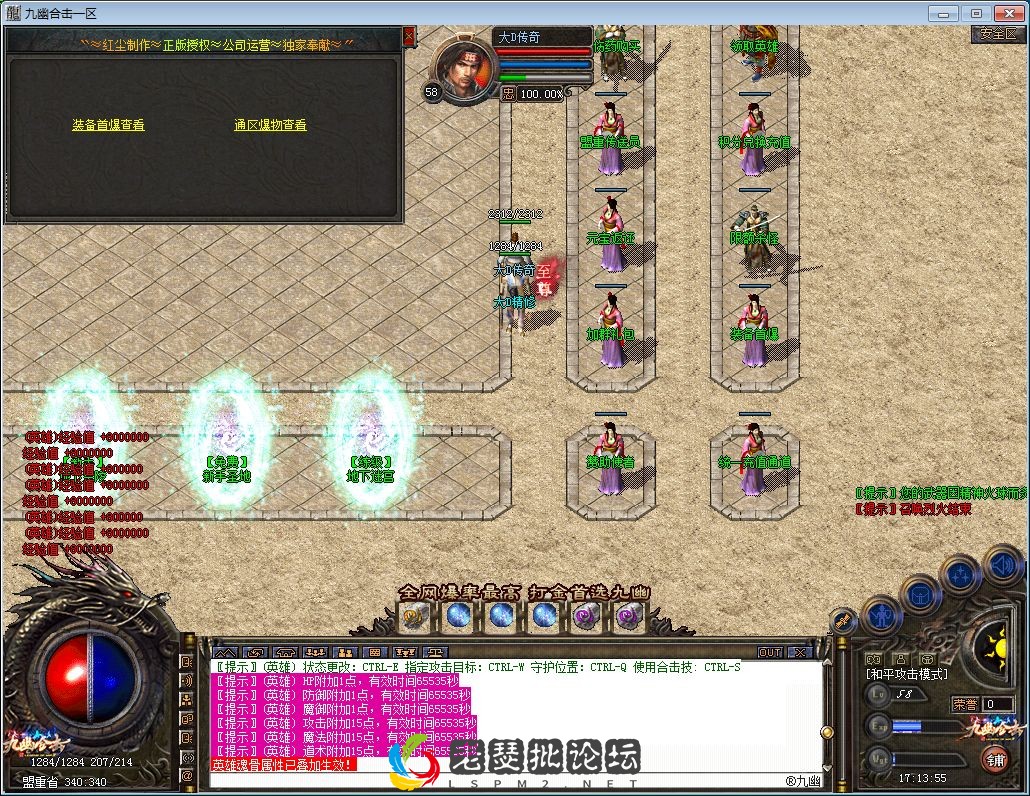Image resolution: width=1030 pixels, height=796 pixels.
Task: Minimize the game window
Action: (x=939, y=13)
